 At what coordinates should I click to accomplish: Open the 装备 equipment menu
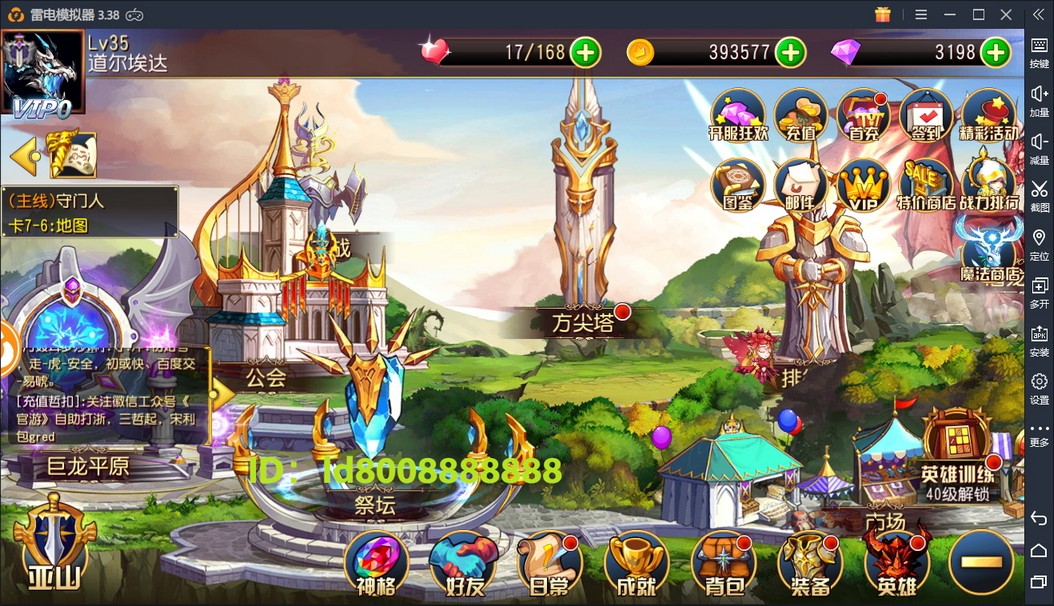[x=810, y=562]
